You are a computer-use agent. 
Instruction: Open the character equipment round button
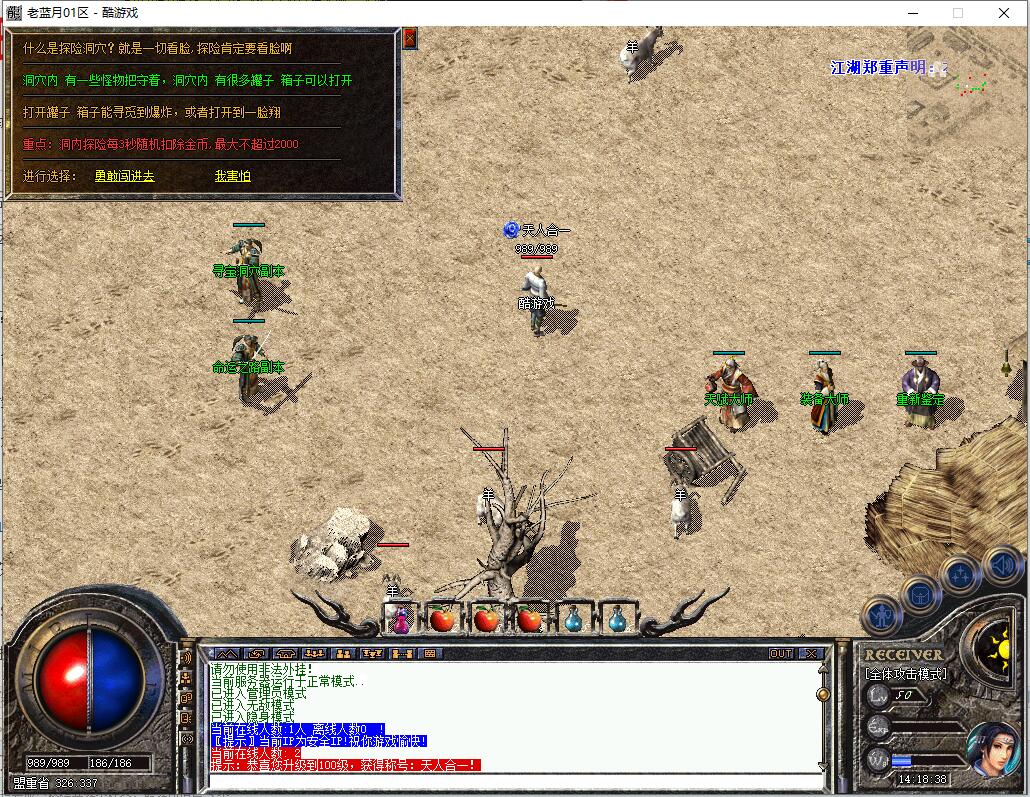pyautogui.click(x=881, y=615)
